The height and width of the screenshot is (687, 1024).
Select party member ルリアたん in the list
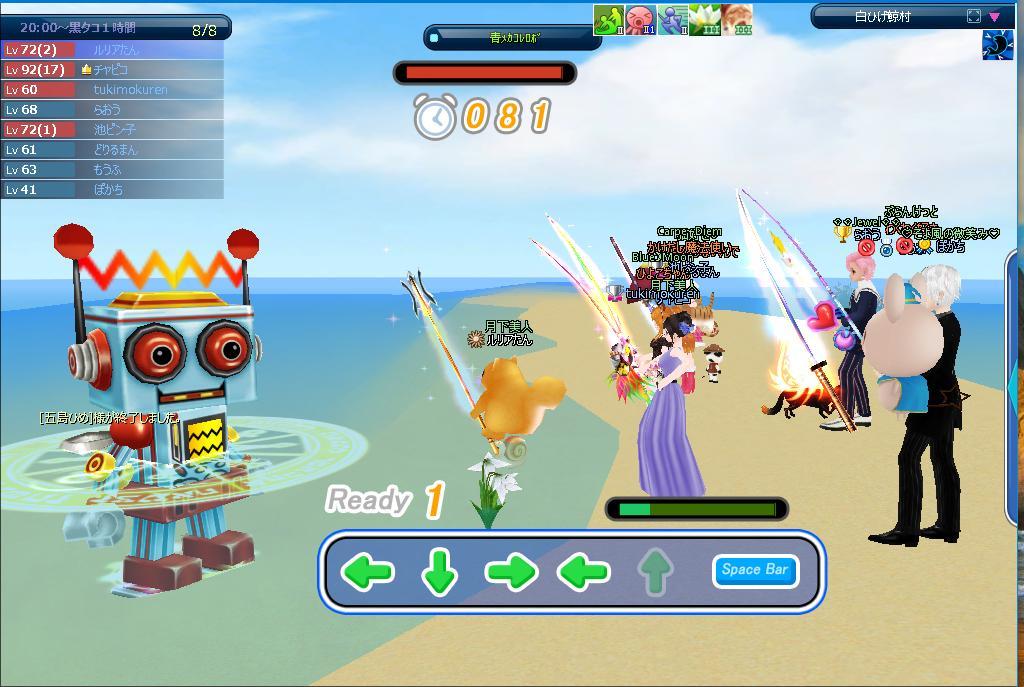(112, 50)
